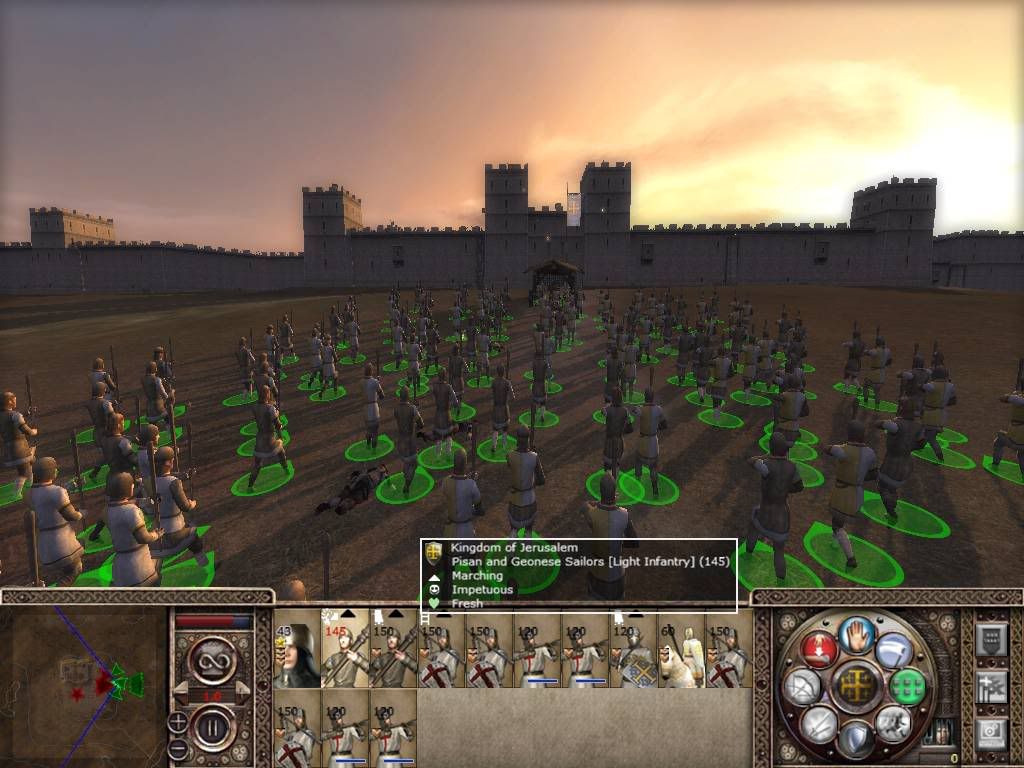The image size is (1024, 768).
Task: Order units to halt with hand icon
Action: [856, 634]
